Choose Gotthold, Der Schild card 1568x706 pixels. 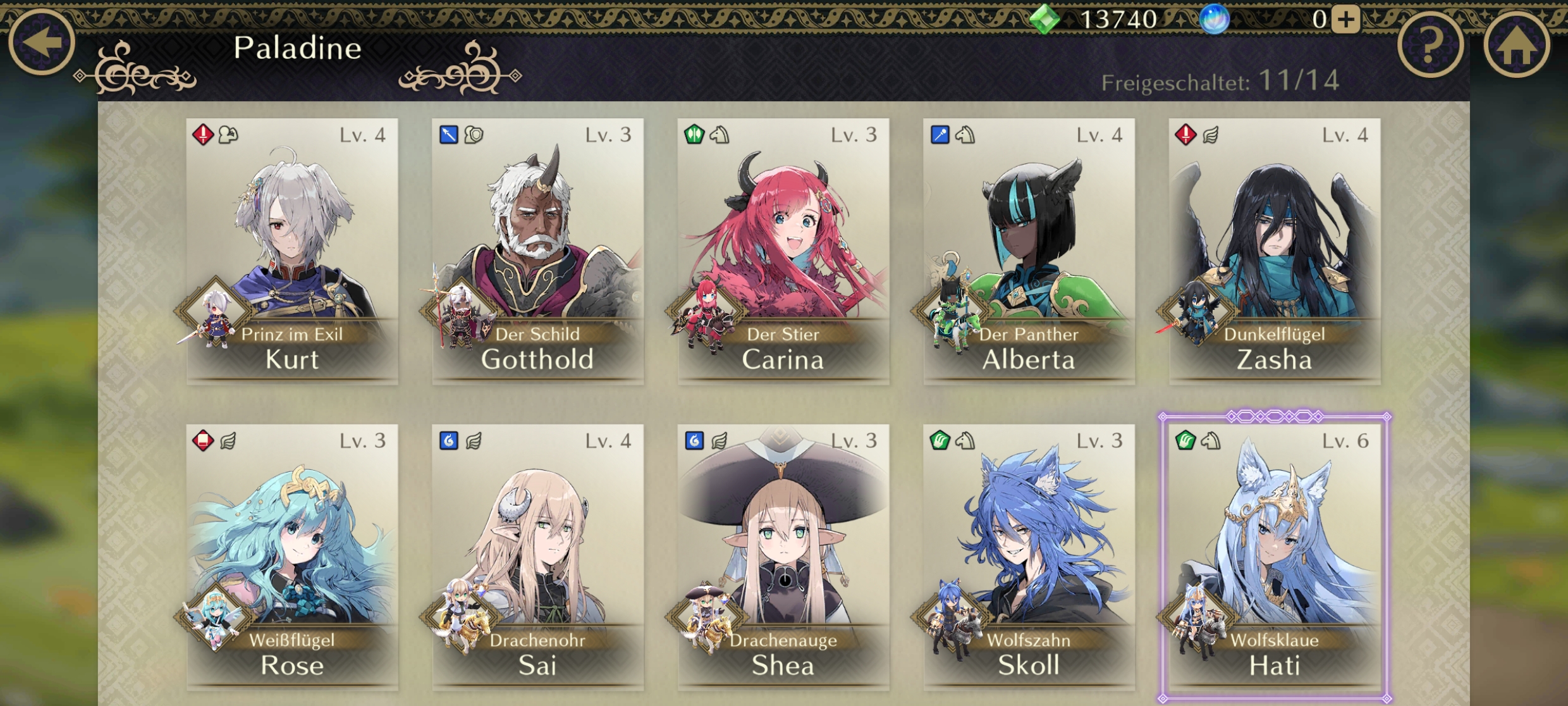click(x=537, y=251)
